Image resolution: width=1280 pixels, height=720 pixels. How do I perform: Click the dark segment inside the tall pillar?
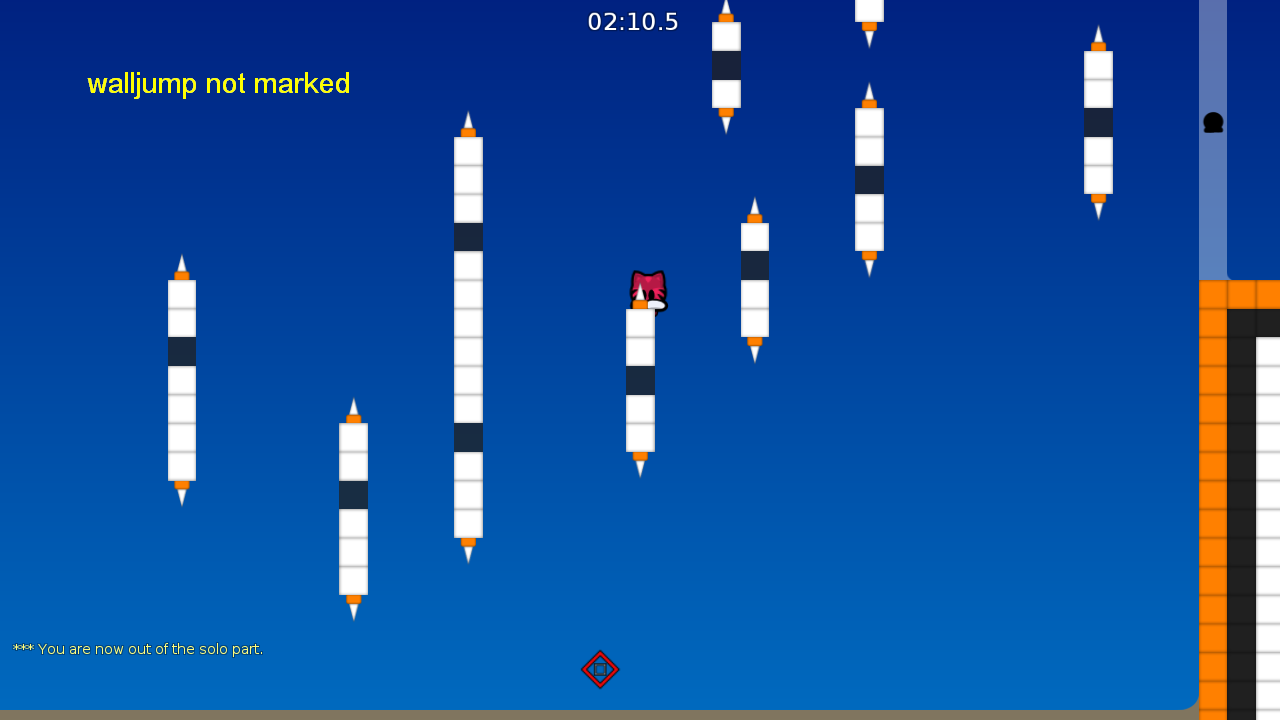point(468,237)
